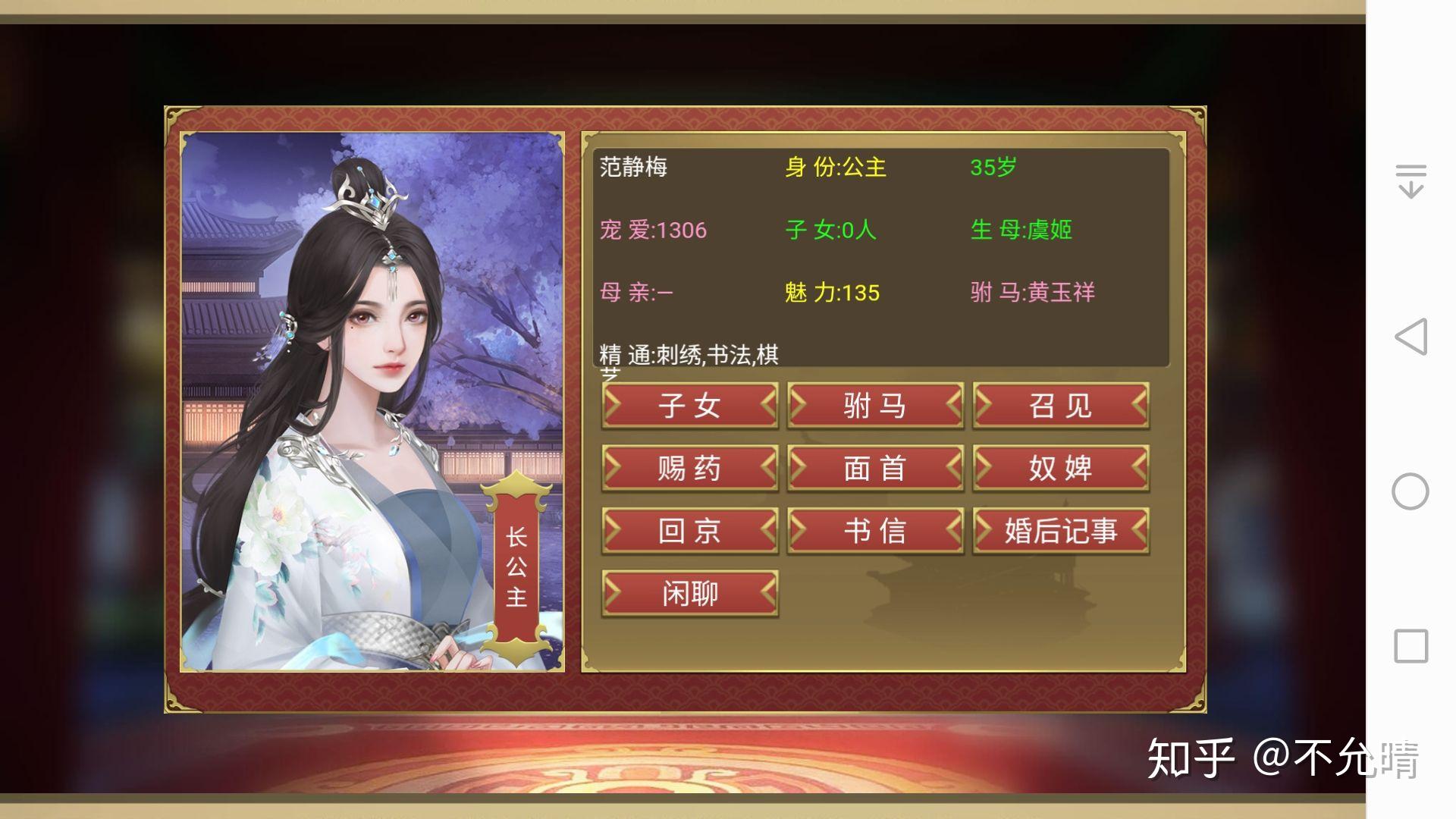The image size is (1456, 819).
Task: Open the 面首 option
Action: (875, 468)
